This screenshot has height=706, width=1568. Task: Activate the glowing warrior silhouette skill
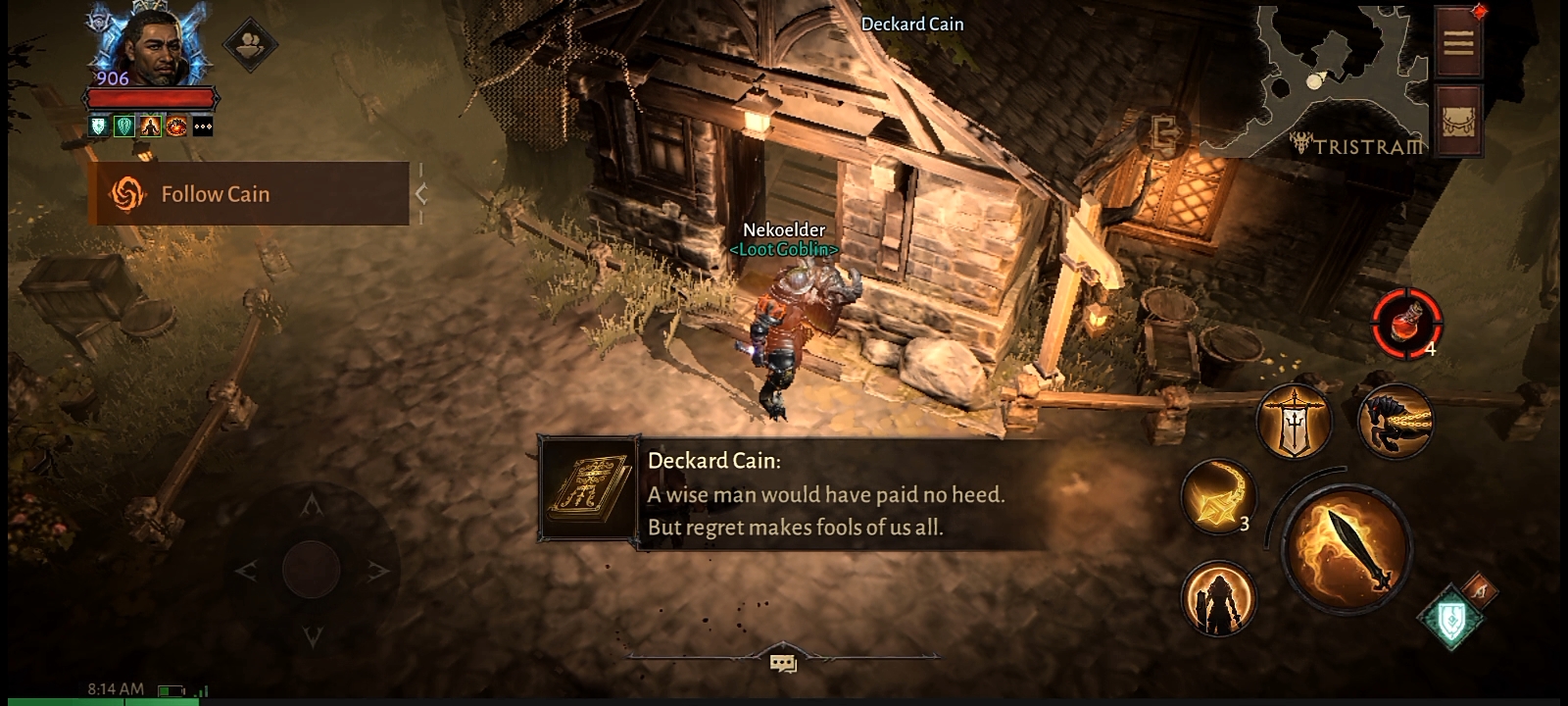pyautogui.click(x=1218, y=597)
